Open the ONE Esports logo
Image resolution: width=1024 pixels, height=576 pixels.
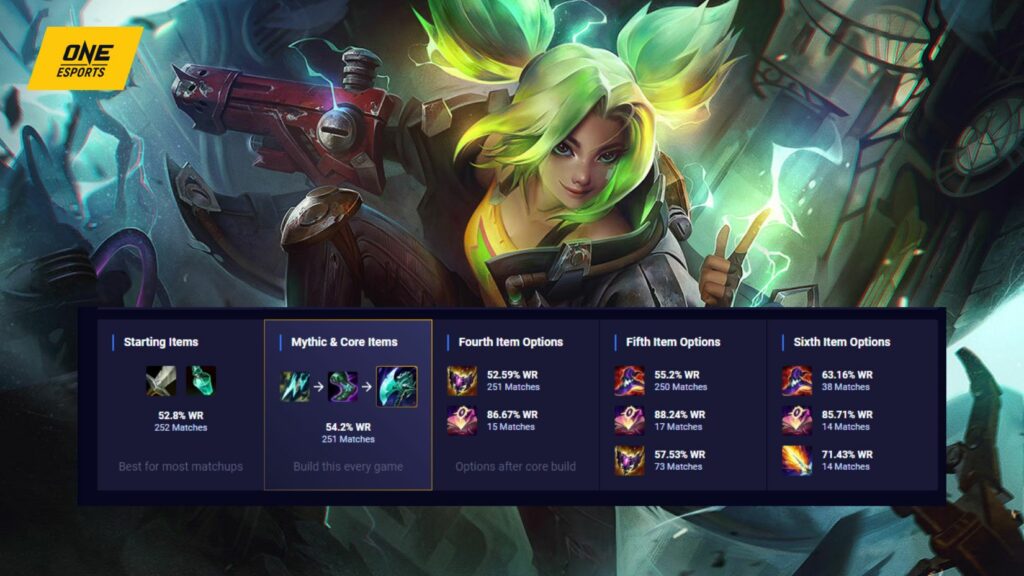[84, 58]
